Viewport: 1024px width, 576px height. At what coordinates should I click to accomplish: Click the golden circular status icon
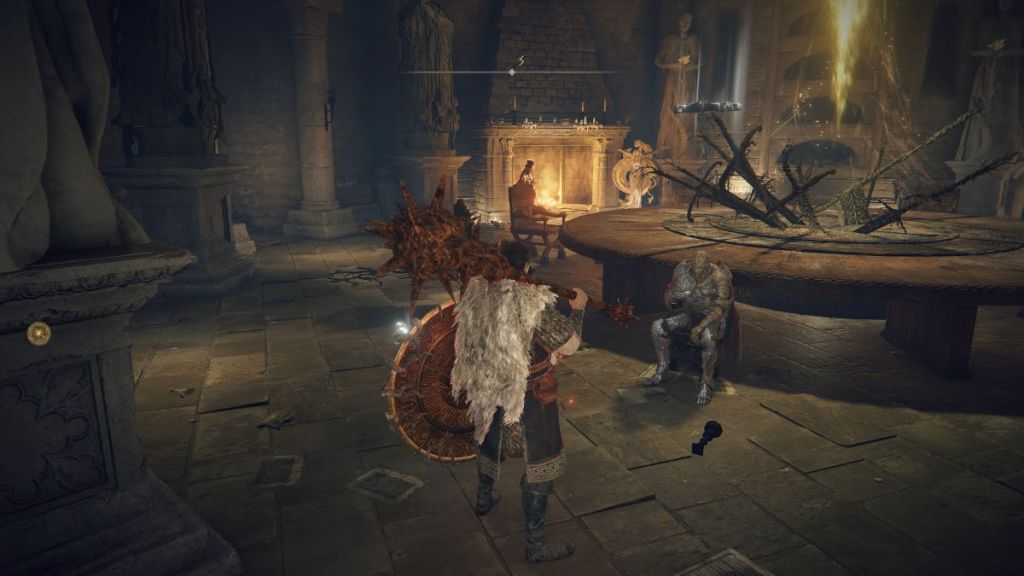pyautogui.click(x=38, y=333)
